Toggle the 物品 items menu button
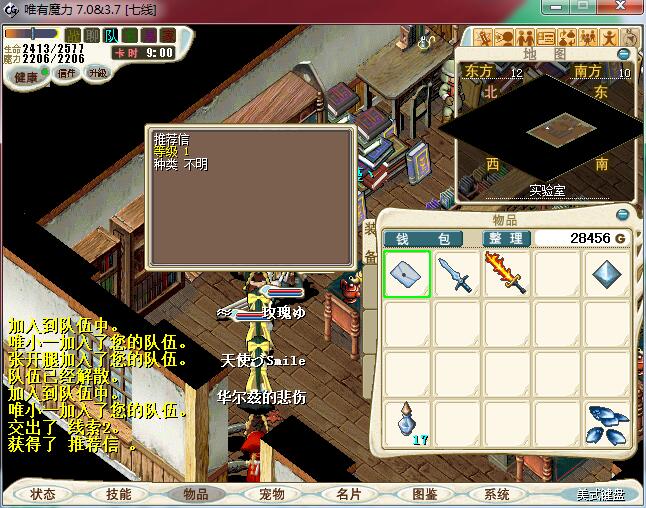The width and height of the screenshot is (646, 508). coord(195,494)
